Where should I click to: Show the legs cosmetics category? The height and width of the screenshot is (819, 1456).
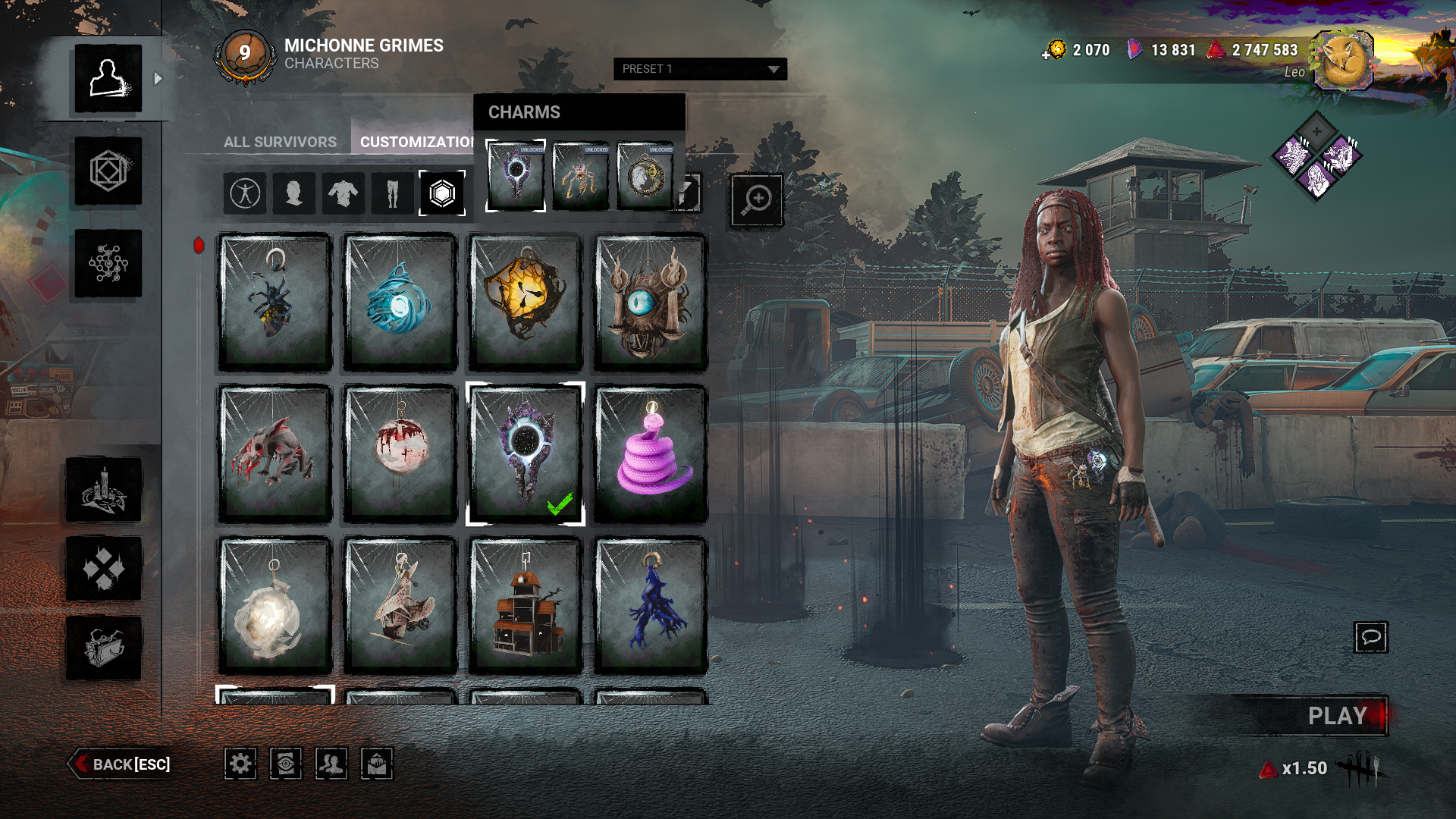click(x=392, y=193)
